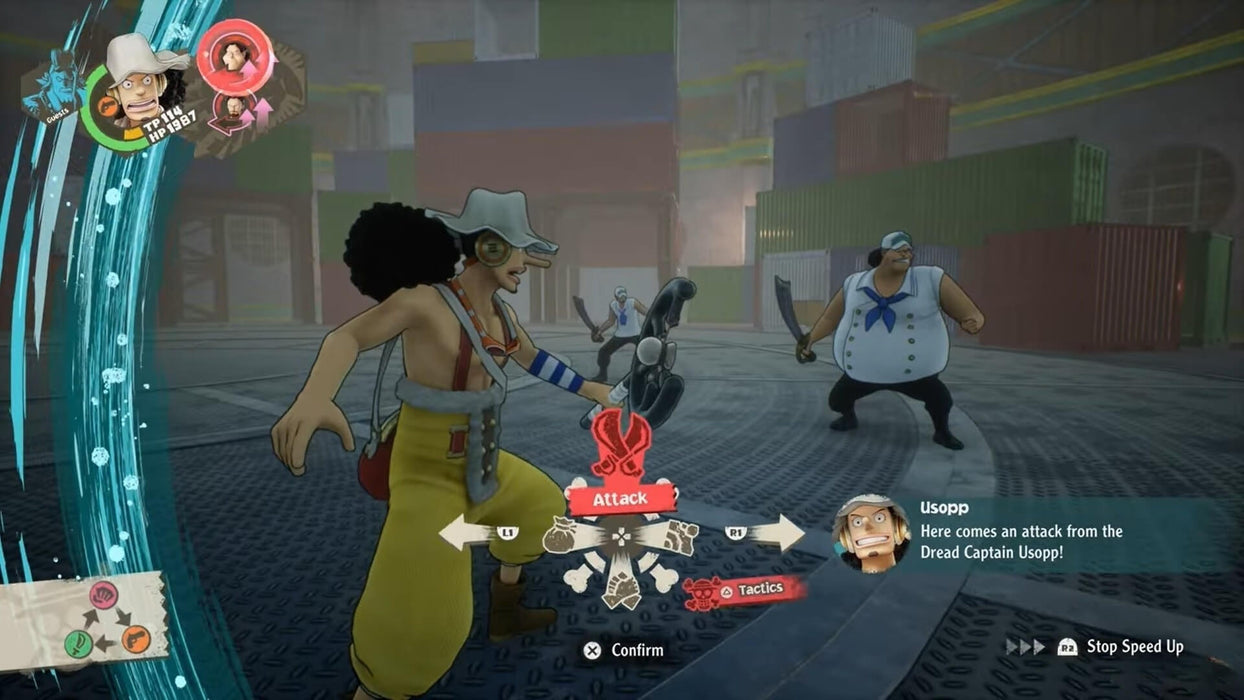Click the orange pistol type icon
Screen dimensions: 1244x700
pyautogui.click(x=136, y=638)
